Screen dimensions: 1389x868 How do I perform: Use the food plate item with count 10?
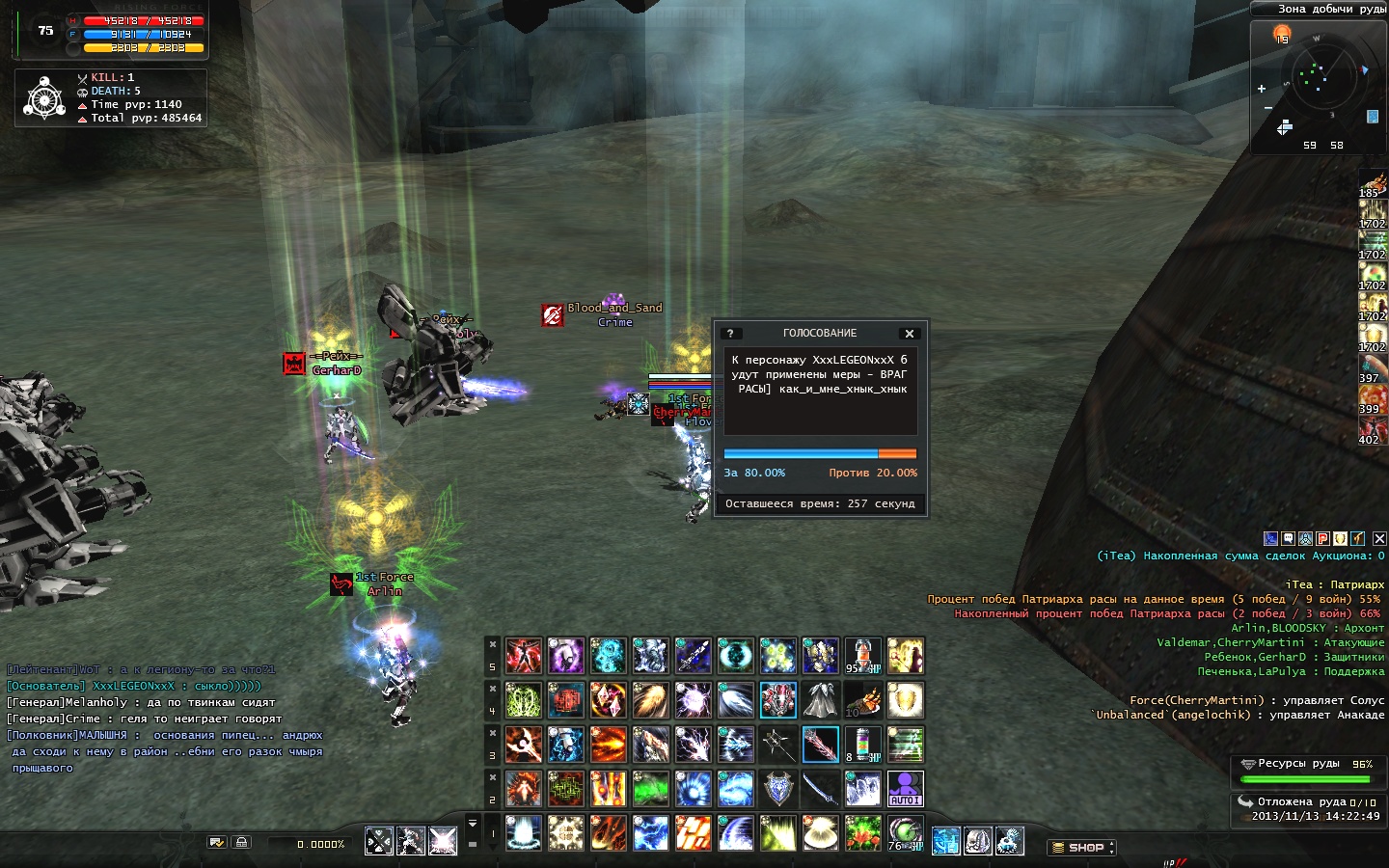(862, 700)
